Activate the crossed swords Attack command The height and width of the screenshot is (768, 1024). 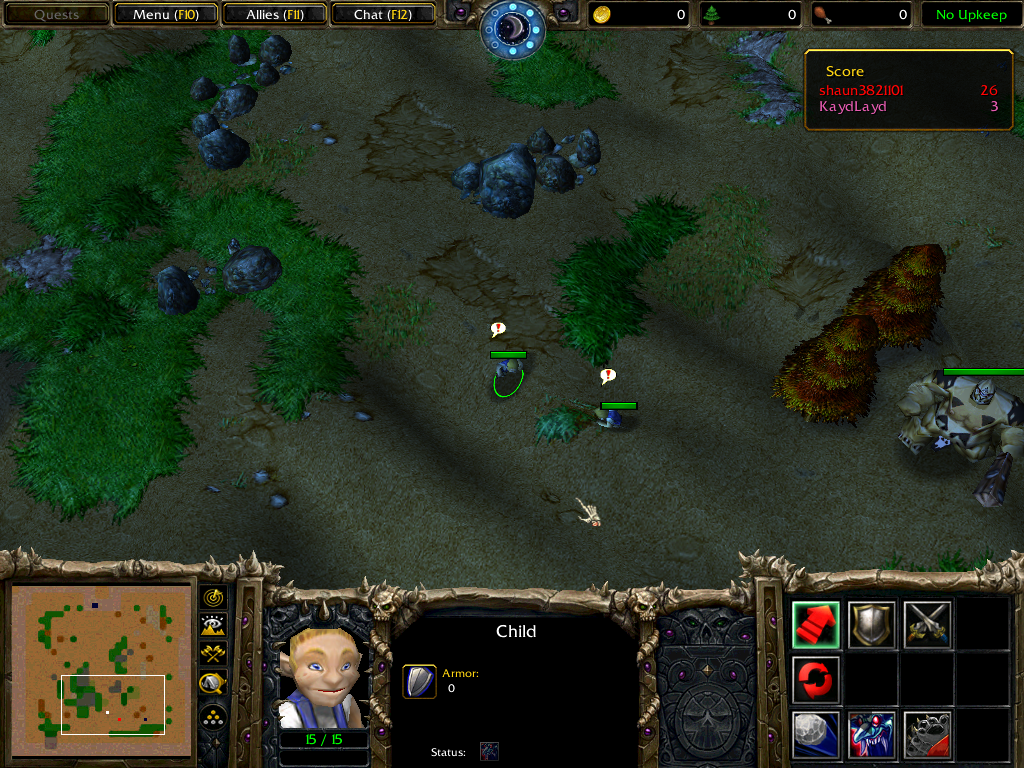927,625
